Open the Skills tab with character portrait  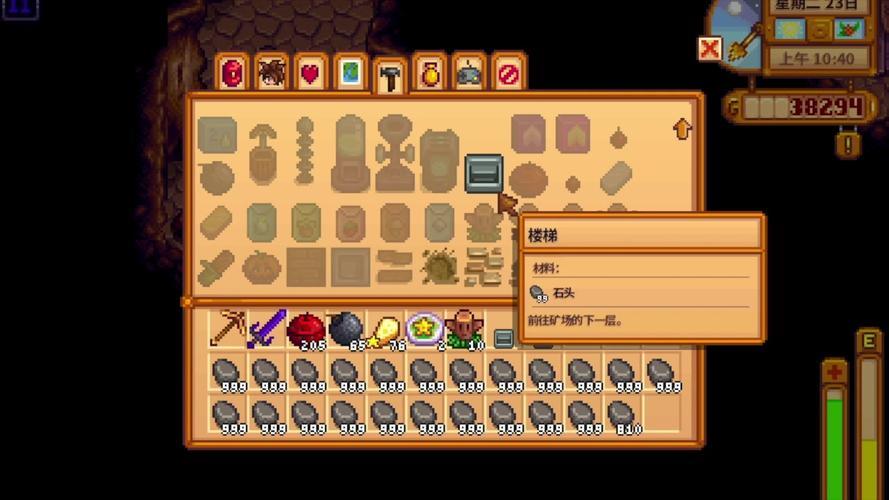[271, 74]
